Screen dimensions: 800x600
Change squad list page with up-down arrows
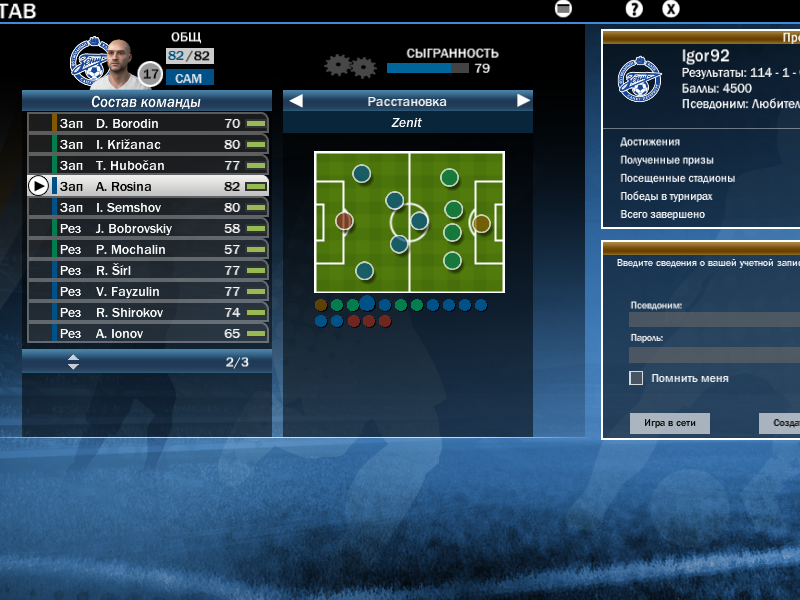pyautogui.click(x=73, y=362)
